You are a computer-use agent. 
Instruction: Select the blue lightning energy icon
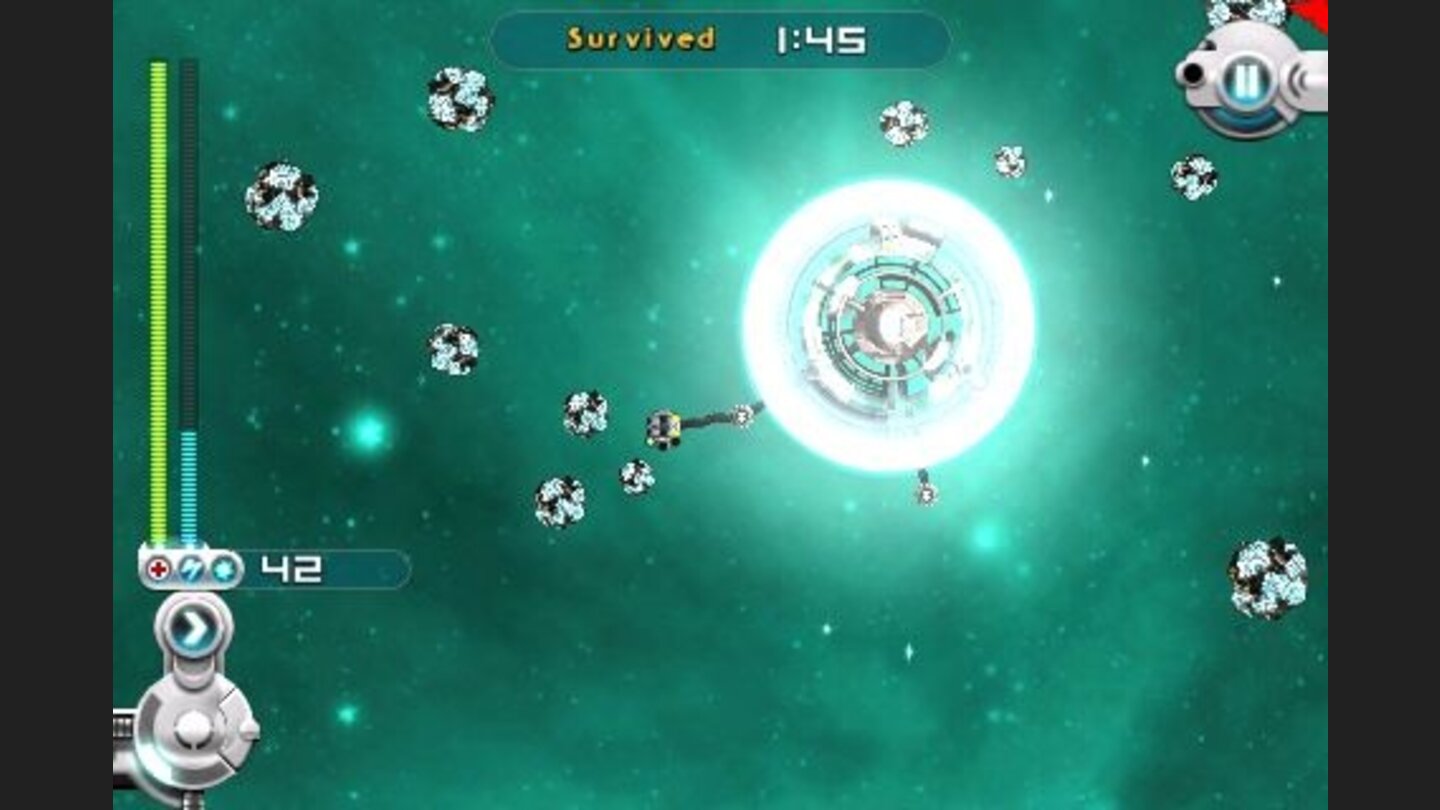190,568
